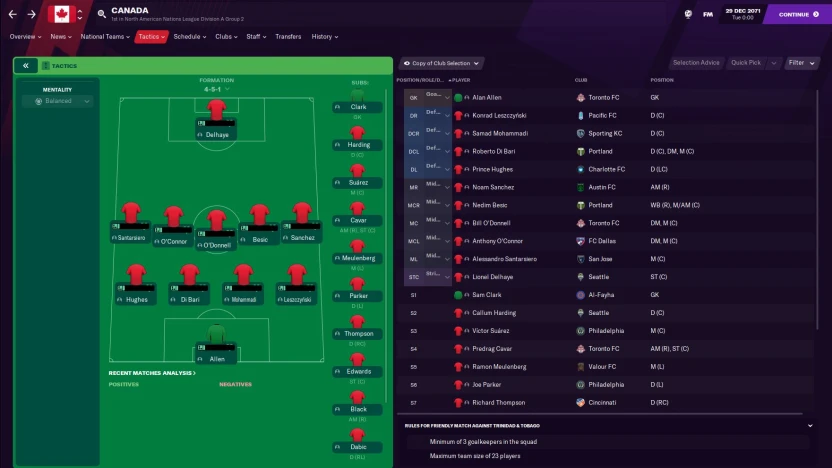The image size is (832, 468).
Task: Click the Selection Advice button
Action: (x=696, y=63)
